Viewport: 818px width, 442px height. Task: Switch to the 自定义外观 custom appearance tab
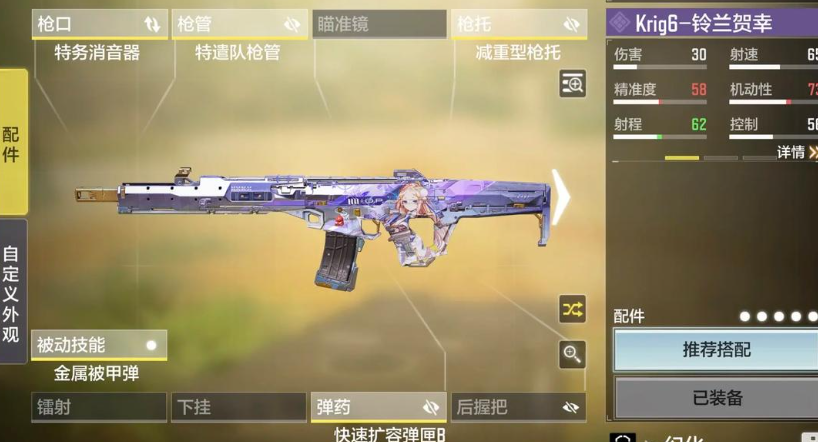(x=13, y=293)
